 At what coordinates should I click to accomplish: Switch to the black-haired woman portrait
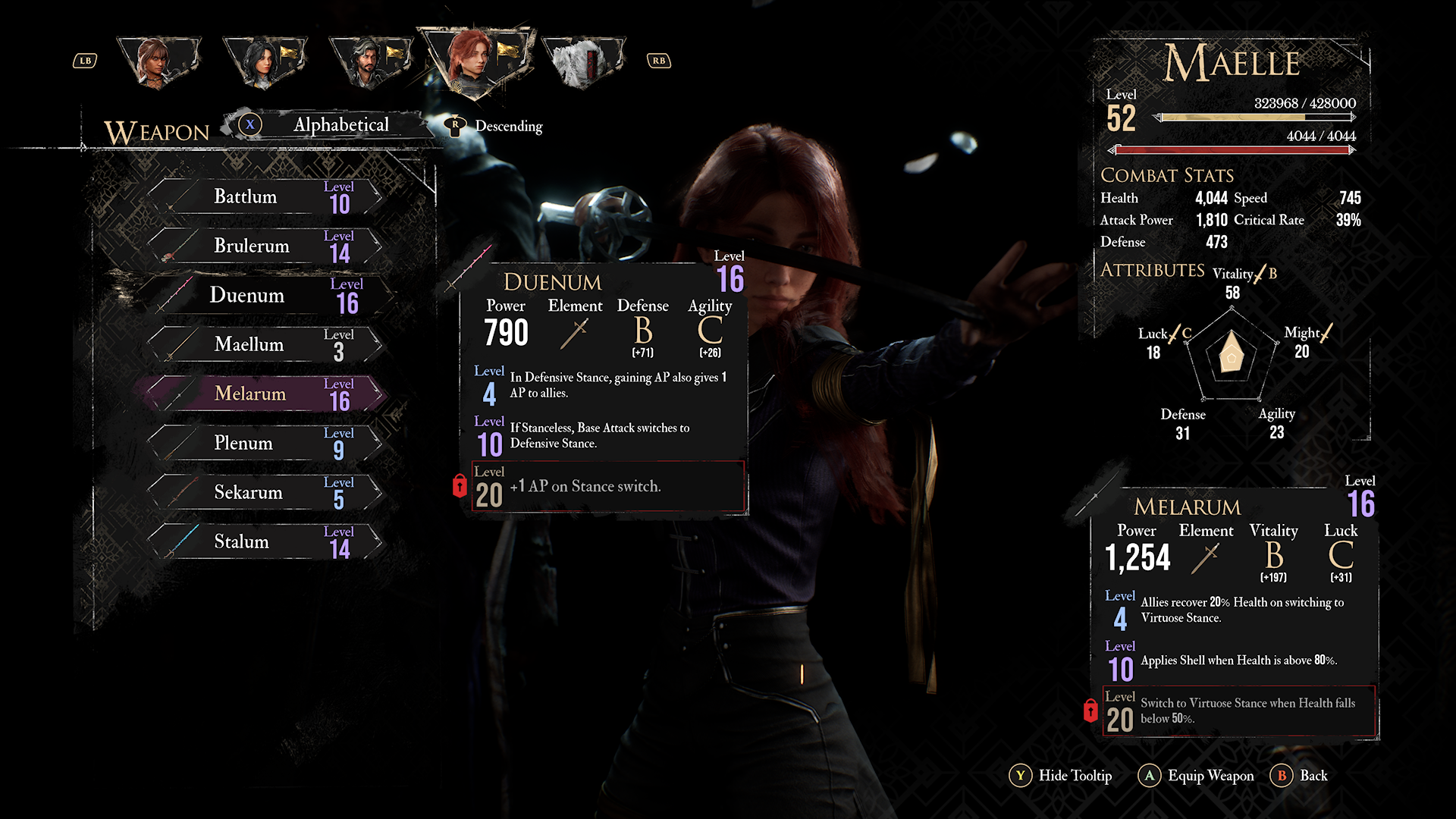click(264, 62)
